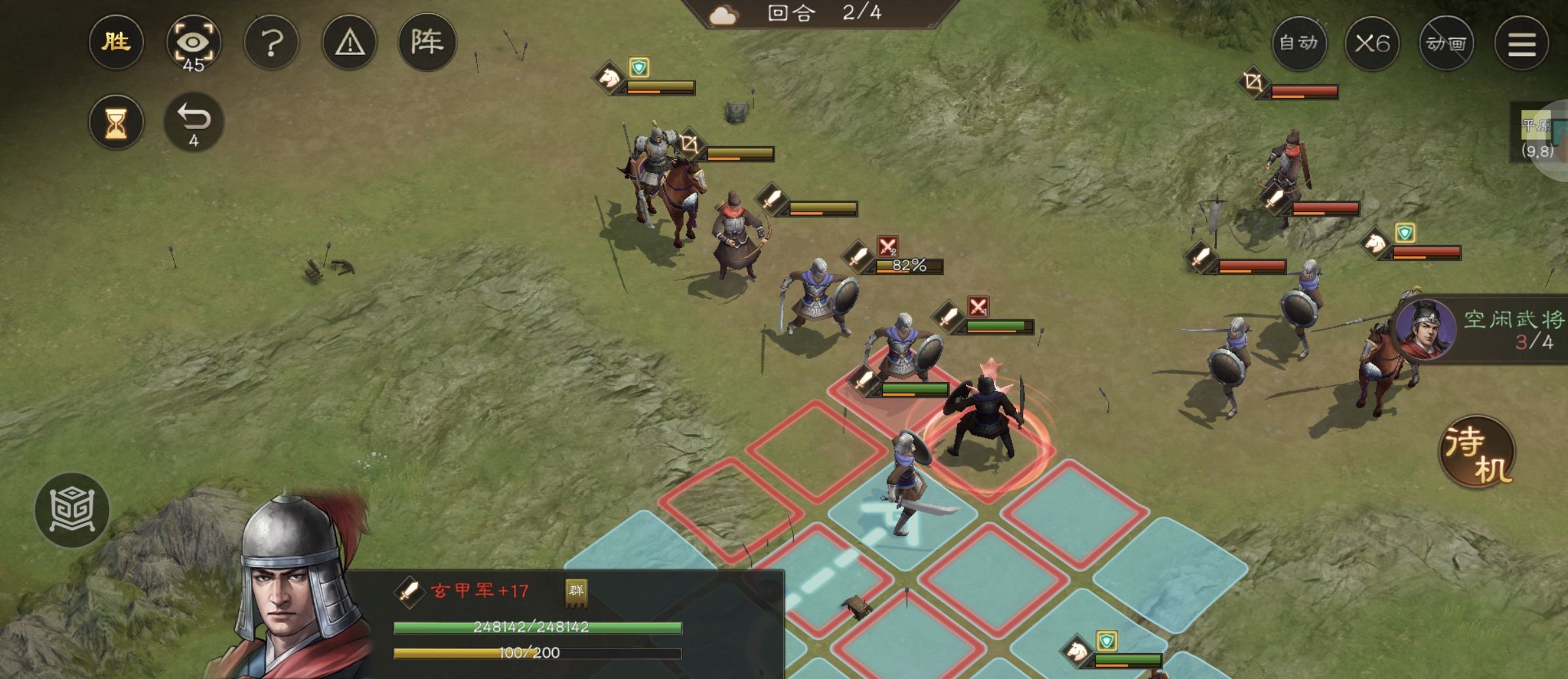This screenshot has height=679, width=1568.
Task: Toggle battle speed with X6 button
Action: pos(1374,42)
